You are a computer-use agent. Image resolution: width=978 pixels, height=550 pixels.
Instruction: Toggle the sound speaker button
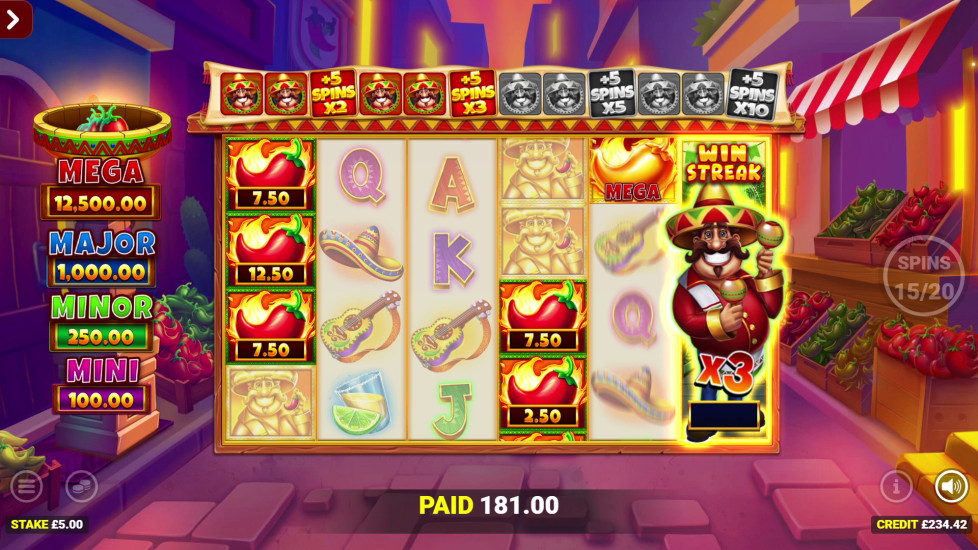coord(951,487)
